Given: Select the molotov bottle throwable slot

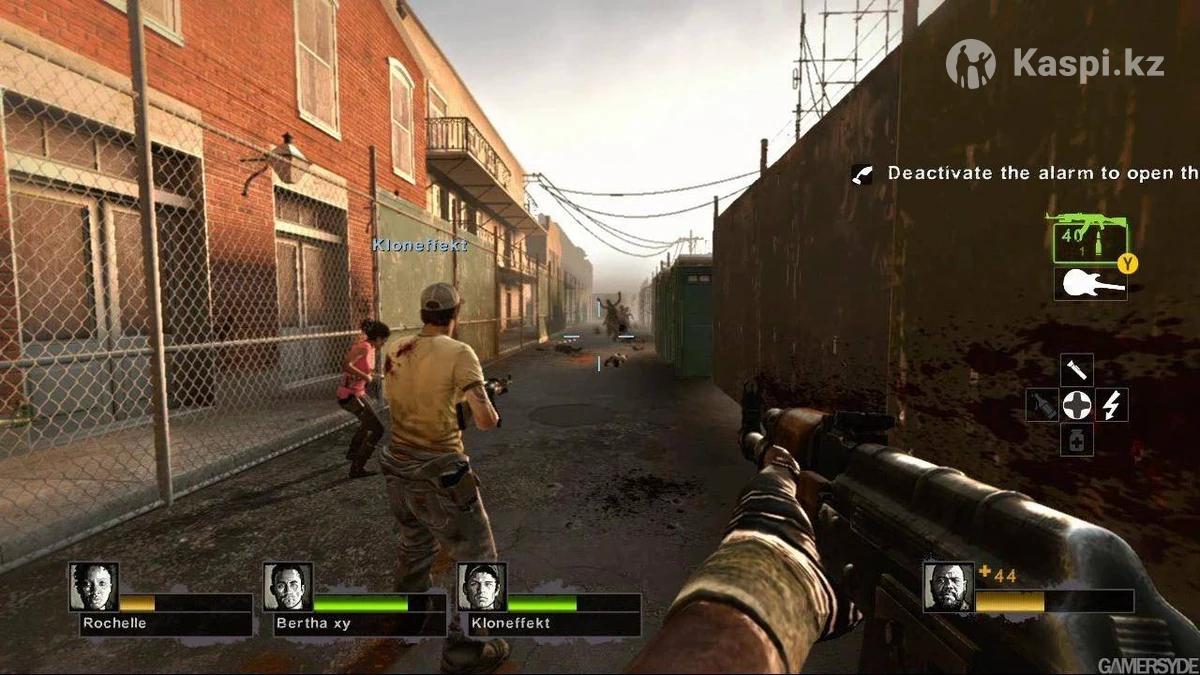Looking at the screenshot, I should tap(1042, 405).
